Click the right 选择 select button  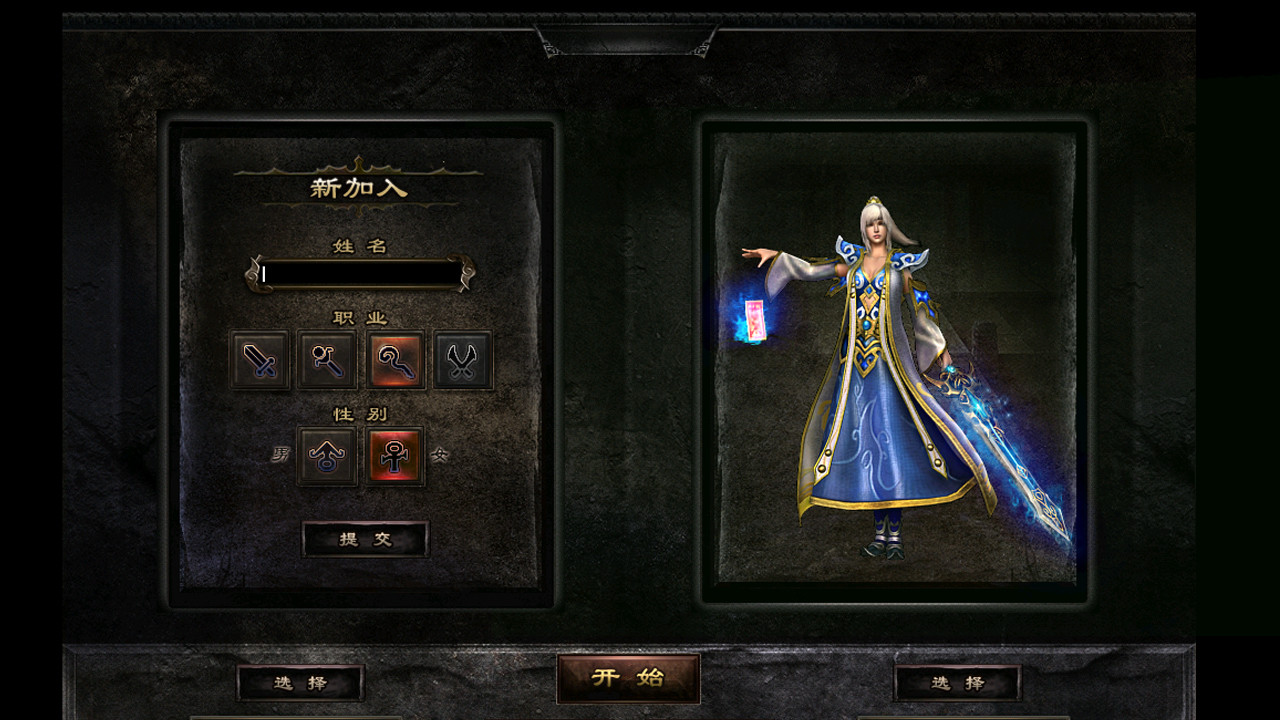(958, 682)
